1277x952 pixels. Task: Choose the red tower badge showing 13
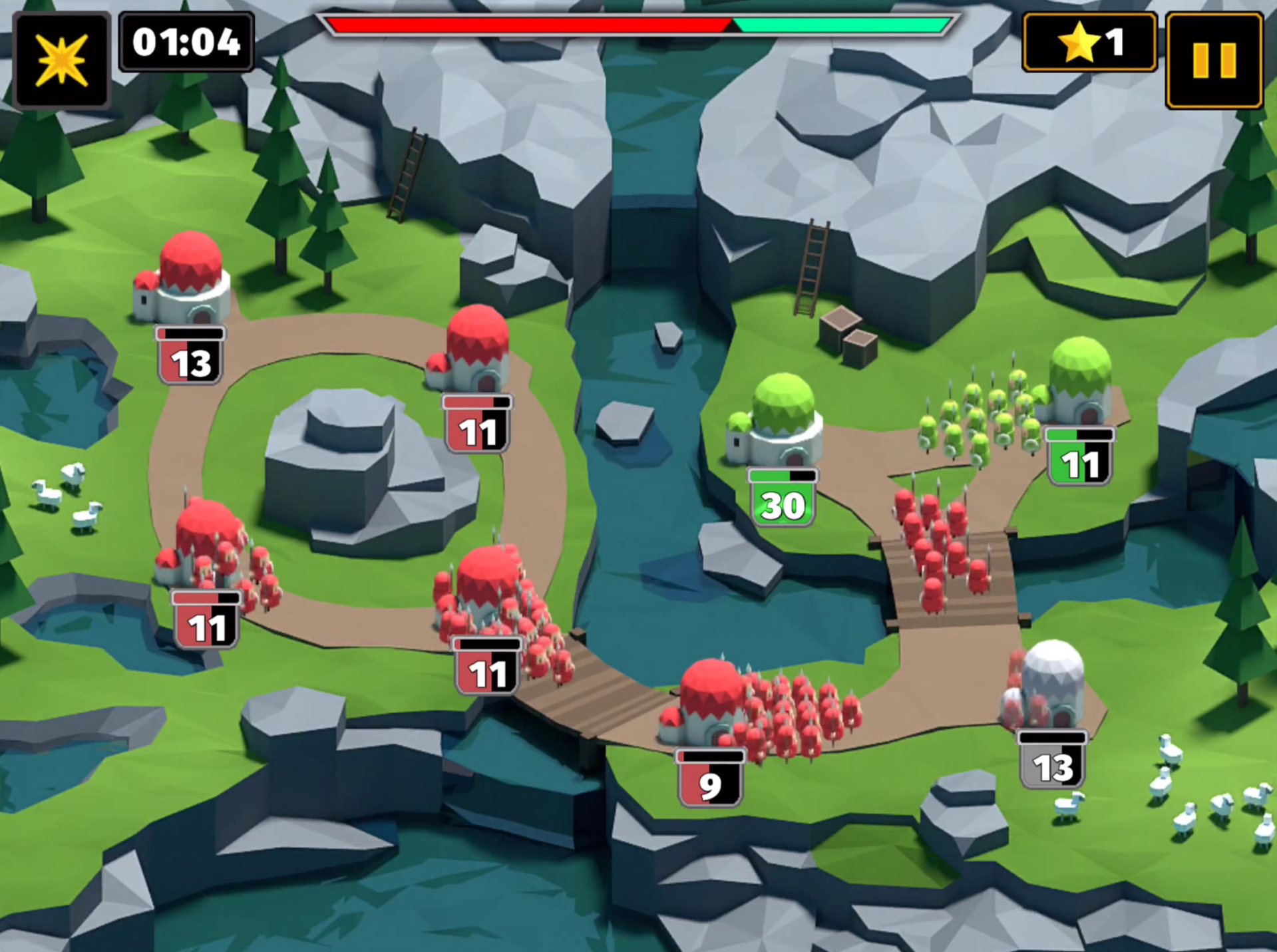tap(190, 357)
